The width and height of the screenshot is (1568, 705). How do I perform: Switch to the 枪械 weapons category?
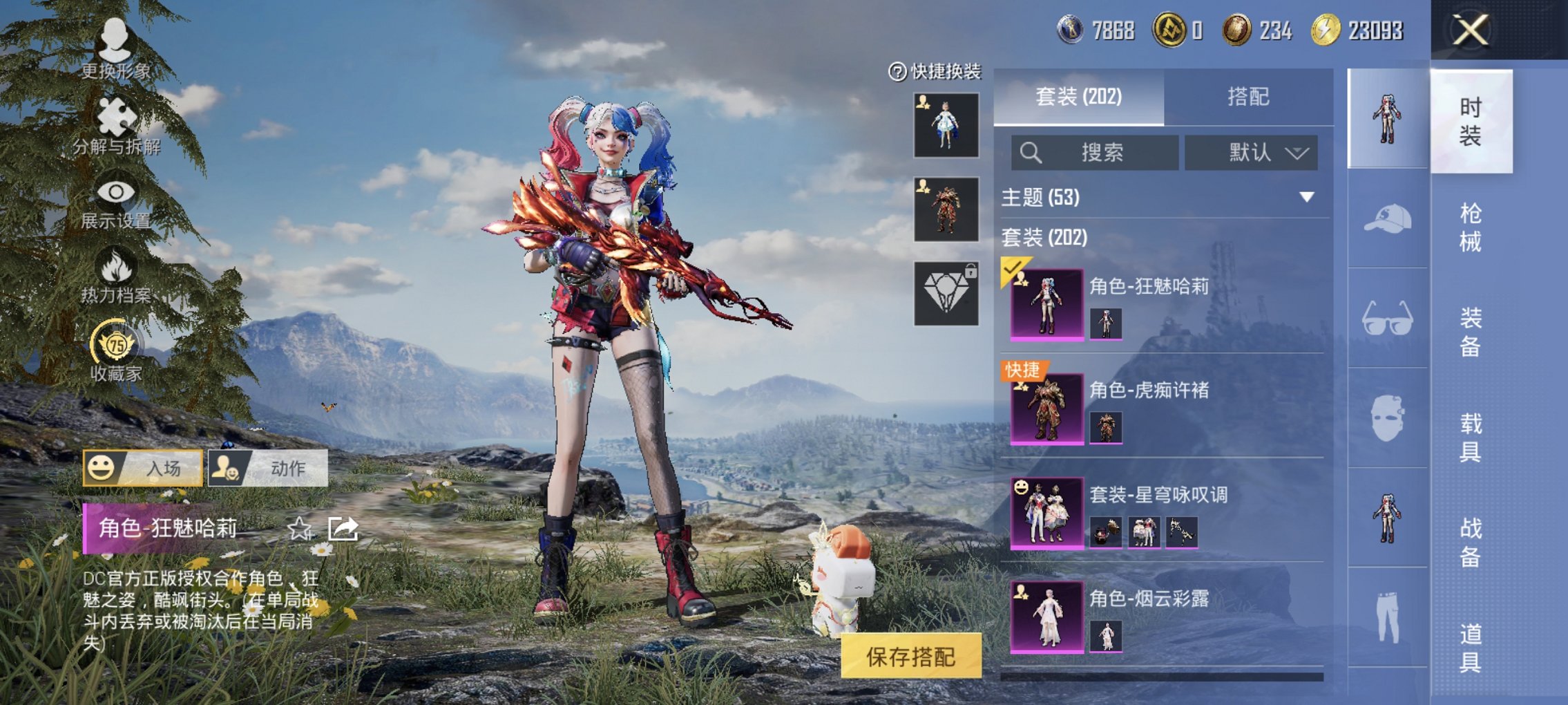[x=1471, y=227]
